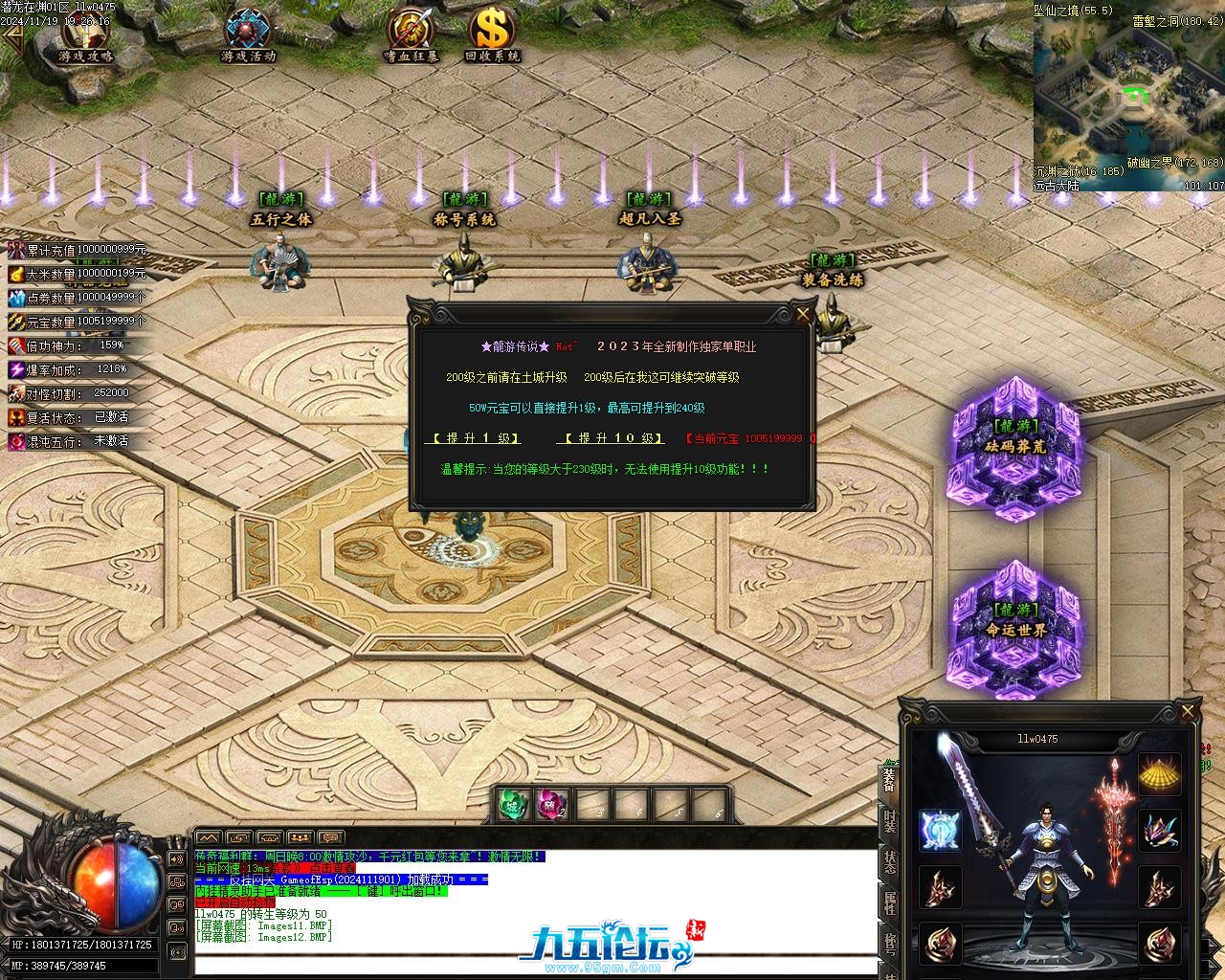This screenshot has height=980, width=1225.
Task: Use the pink potion in the hotbar
Action: [x=552, y=805]
